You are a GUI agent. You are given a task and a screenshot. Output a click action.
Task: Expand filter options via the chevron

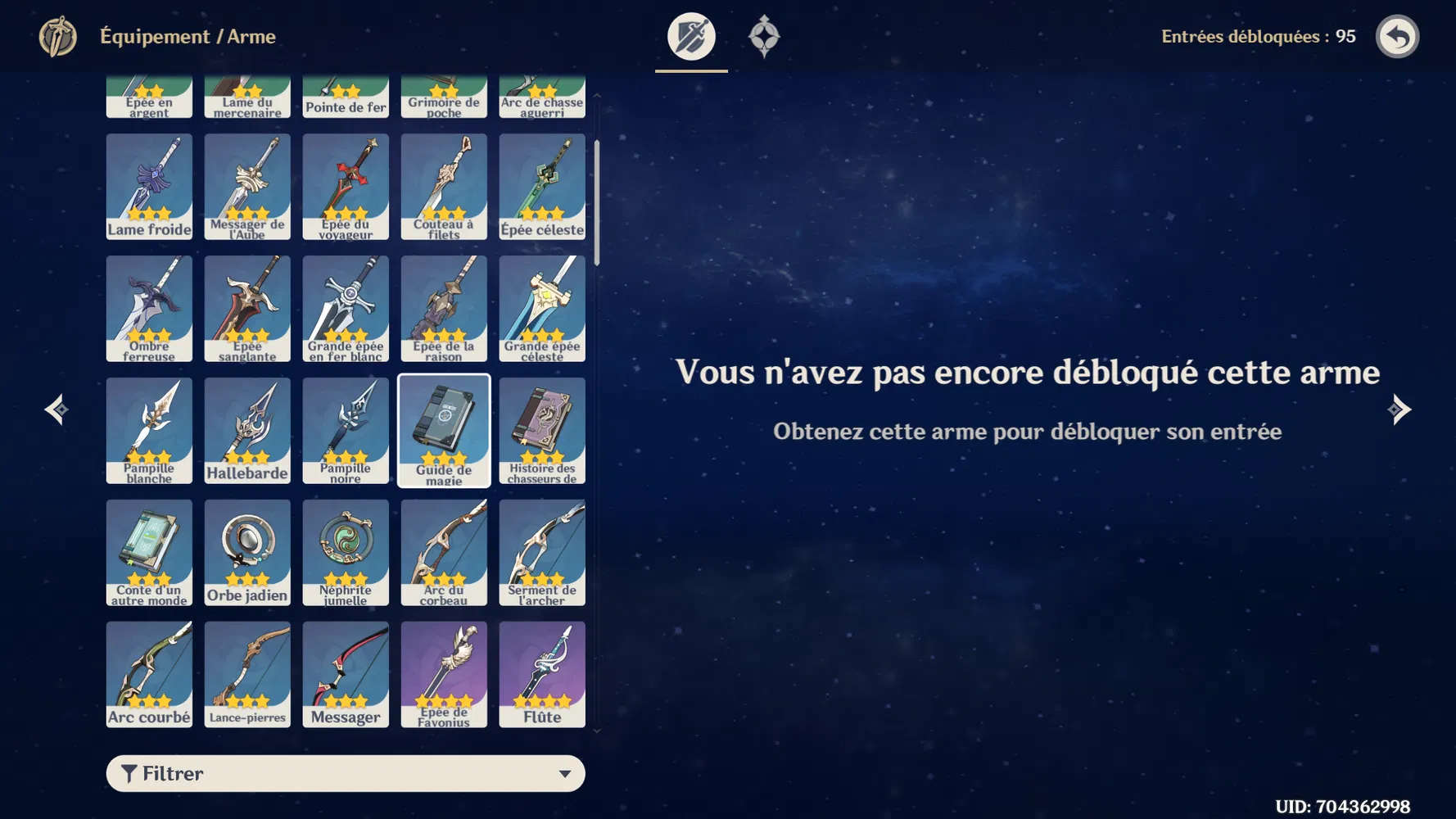click(x=567, y=772)
